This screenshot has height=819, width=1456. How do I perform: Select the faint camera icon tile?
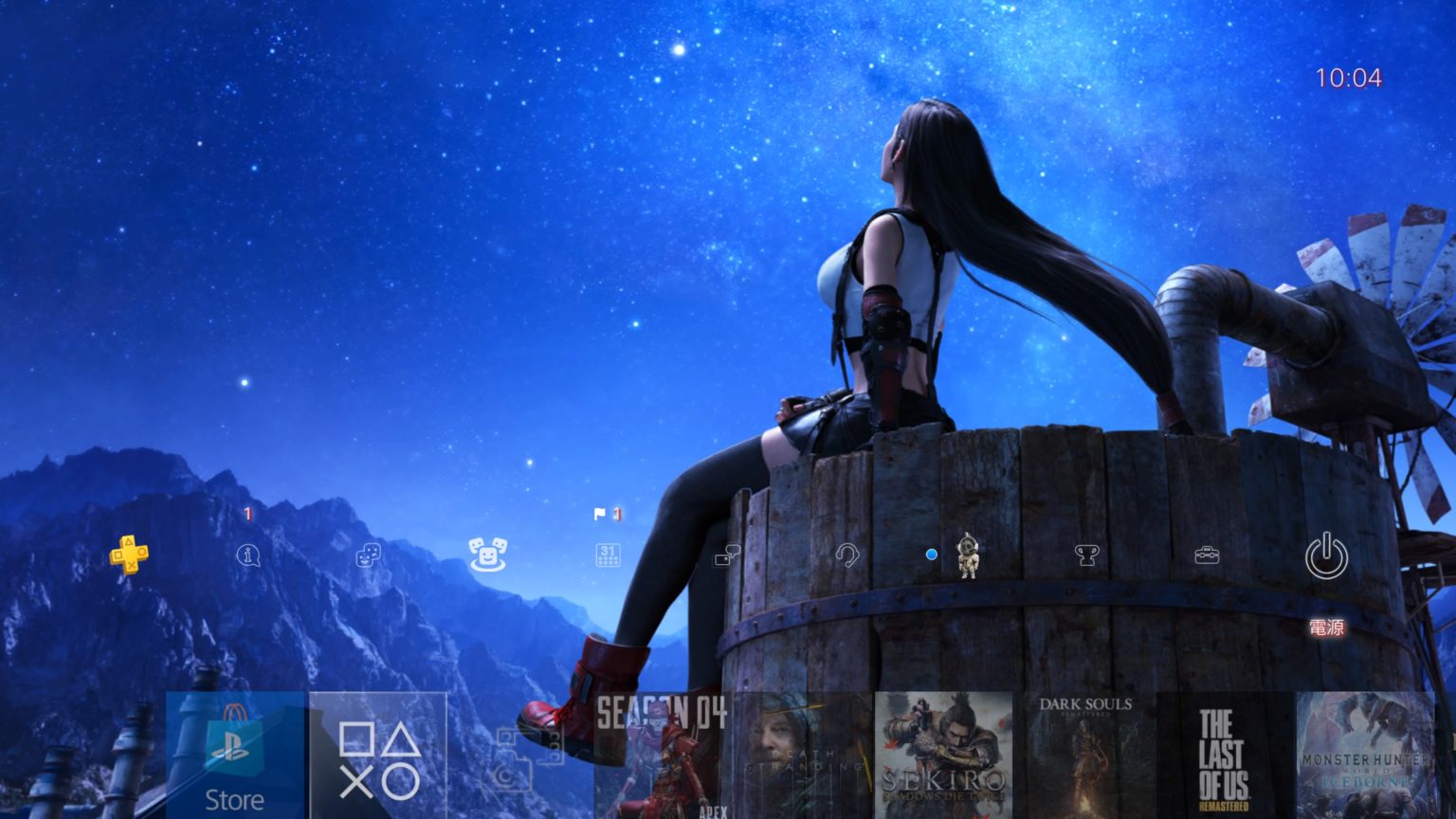tap(519, 755)
